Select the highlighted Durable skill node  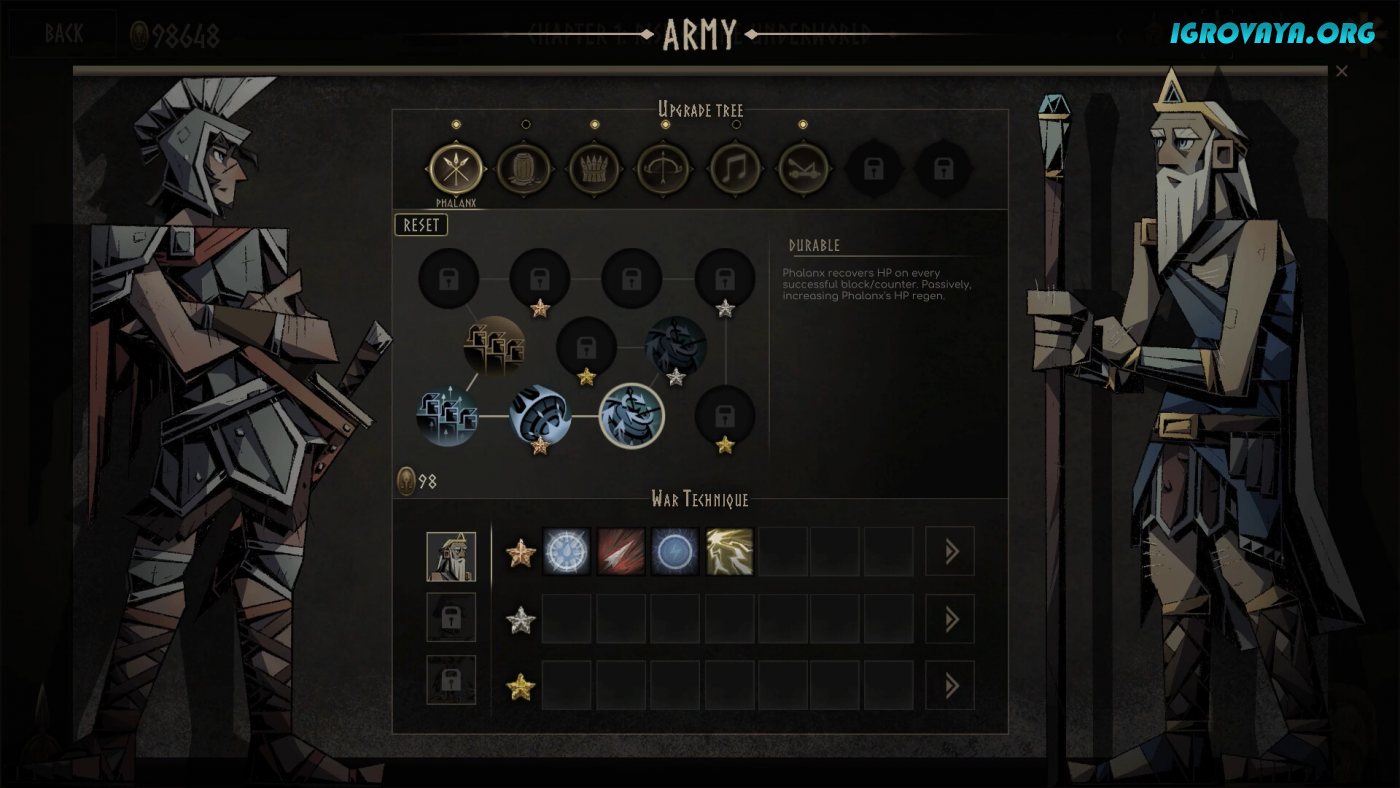pos(631,415)
